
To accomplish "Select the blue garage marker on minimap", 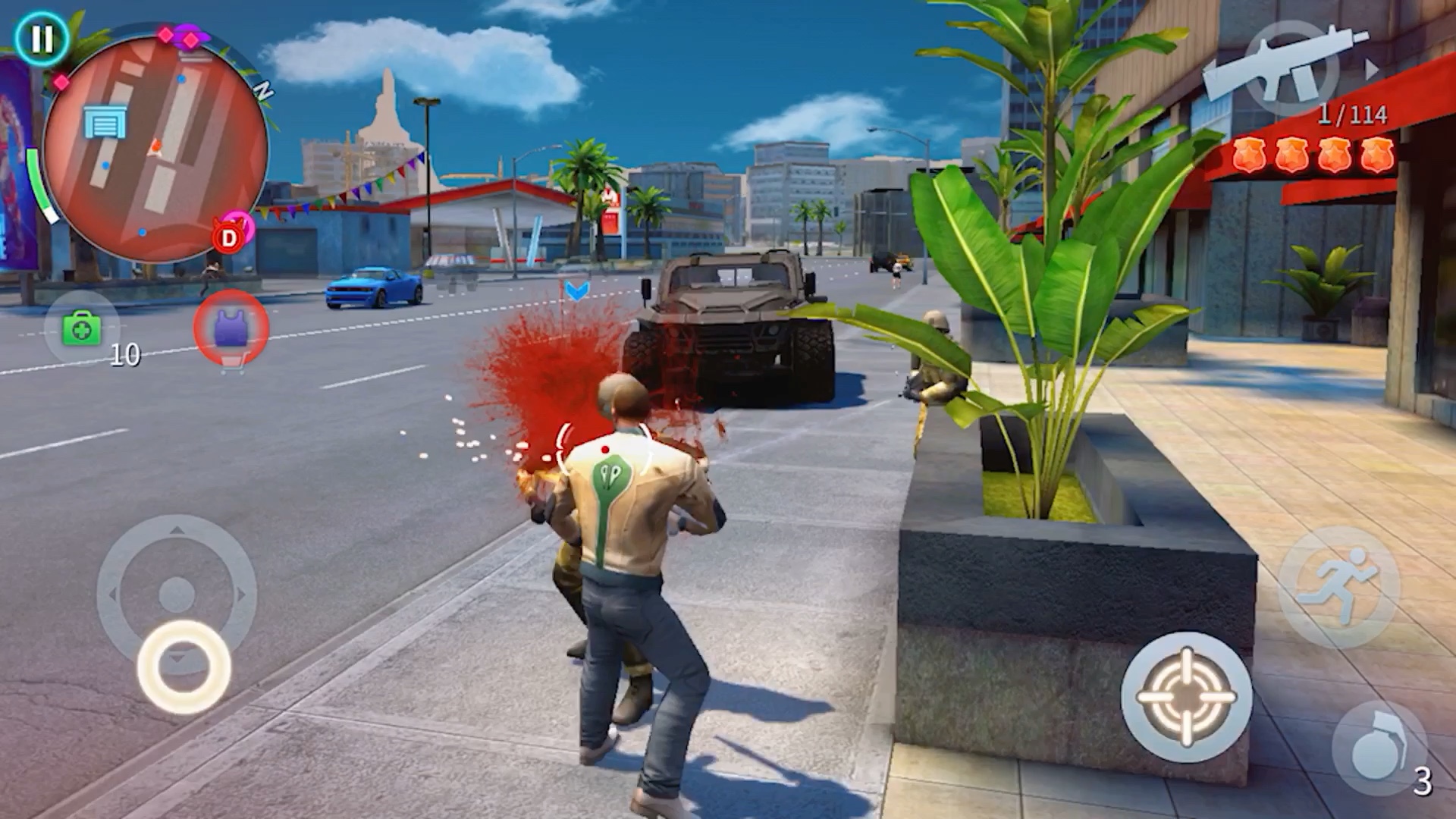I will [105, 123].
